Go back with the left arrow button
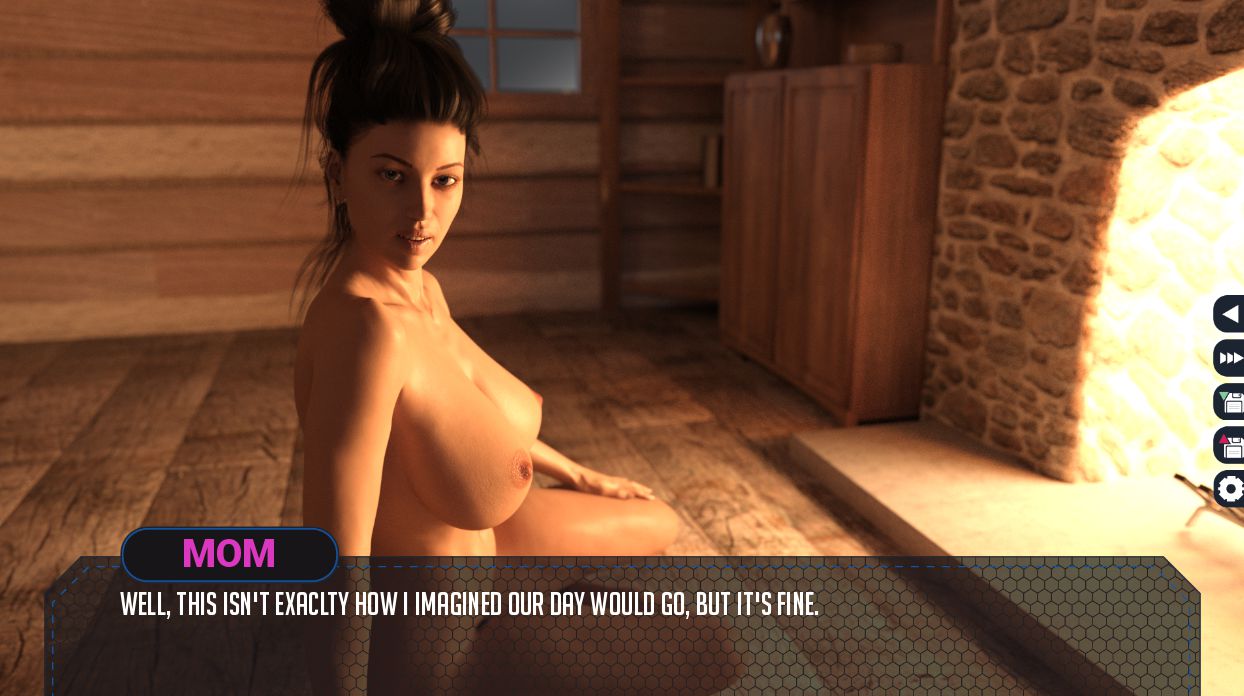Screen dimensions: 1244x696 tap(1230, 314)
